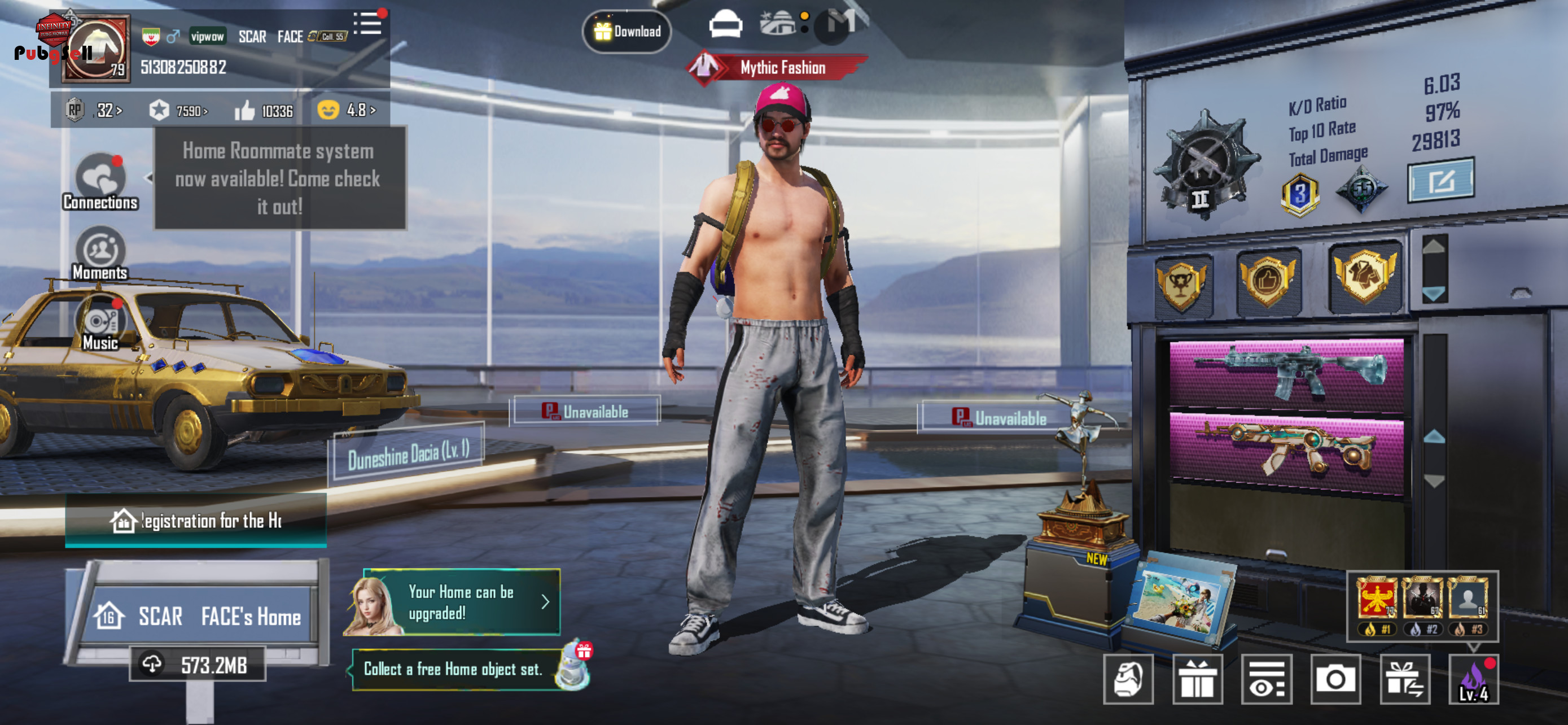Select the Duneshine Dacia vehicle label
Screen dimensions: 1568x725
click(408, 453)
